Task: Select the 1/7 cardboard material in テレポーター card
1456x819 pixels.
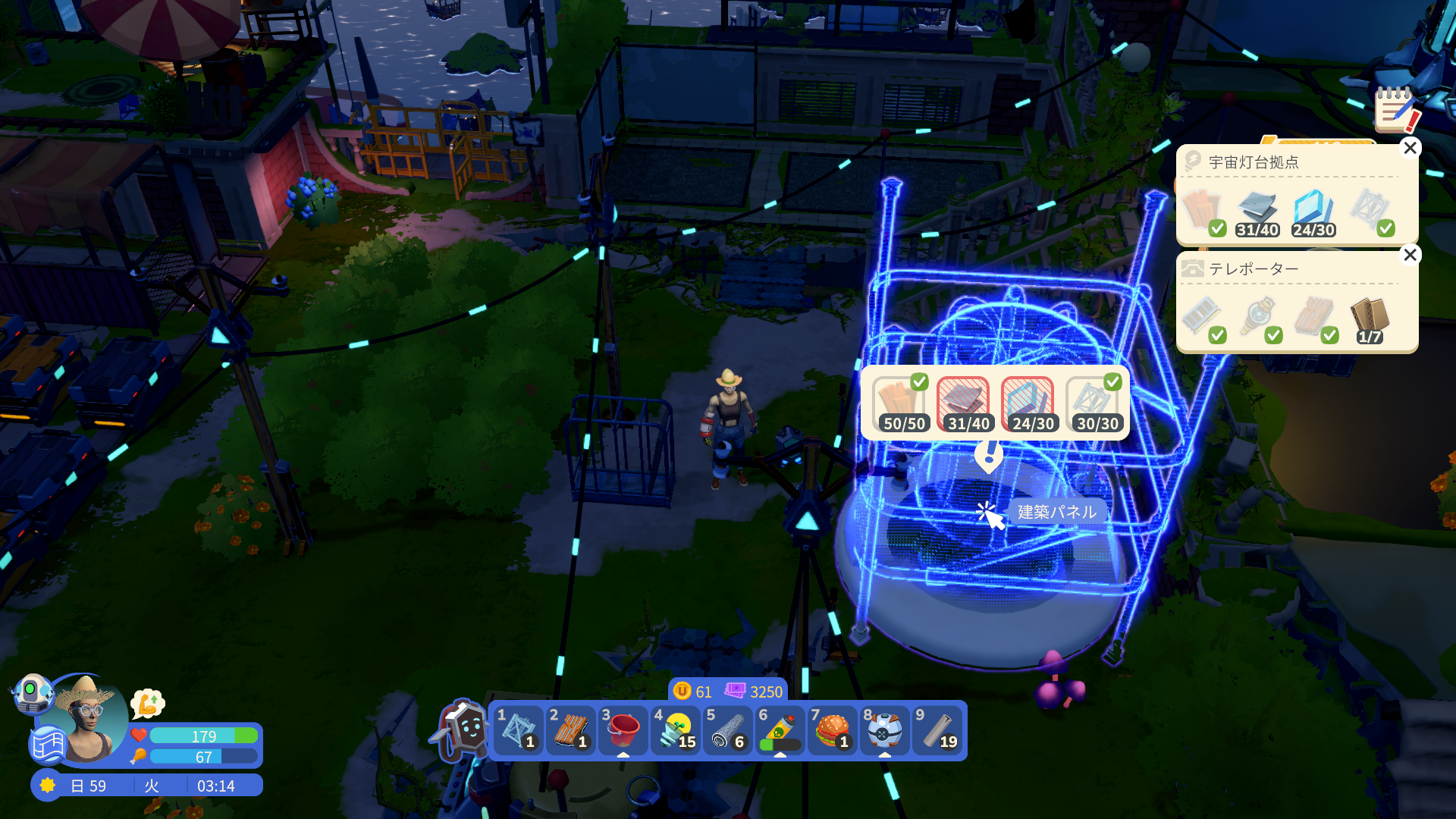Action: click(x=1369, y=320)
